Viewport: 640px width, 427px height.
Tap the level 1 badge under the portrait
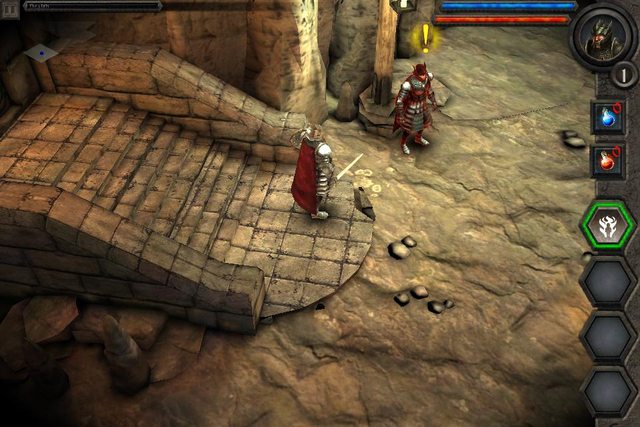(625, 74)
